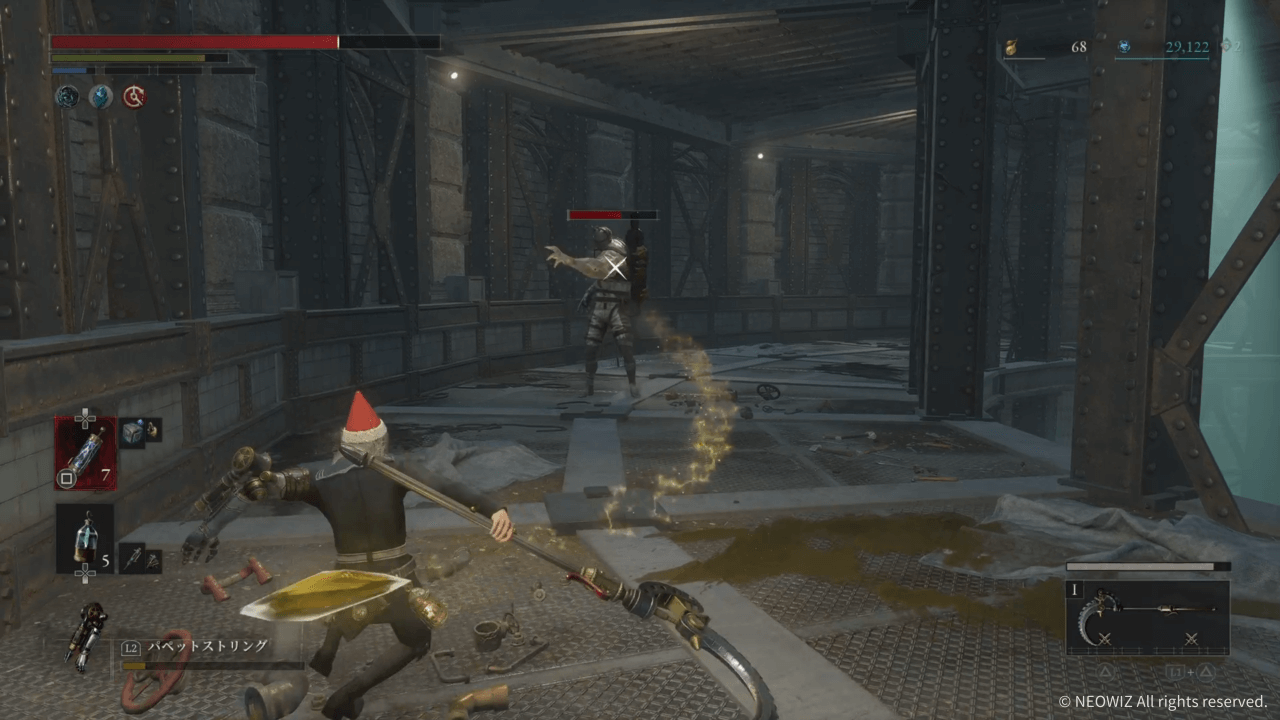
Task: Click the dark swirling orb buff icon
Action: (67, 96)
